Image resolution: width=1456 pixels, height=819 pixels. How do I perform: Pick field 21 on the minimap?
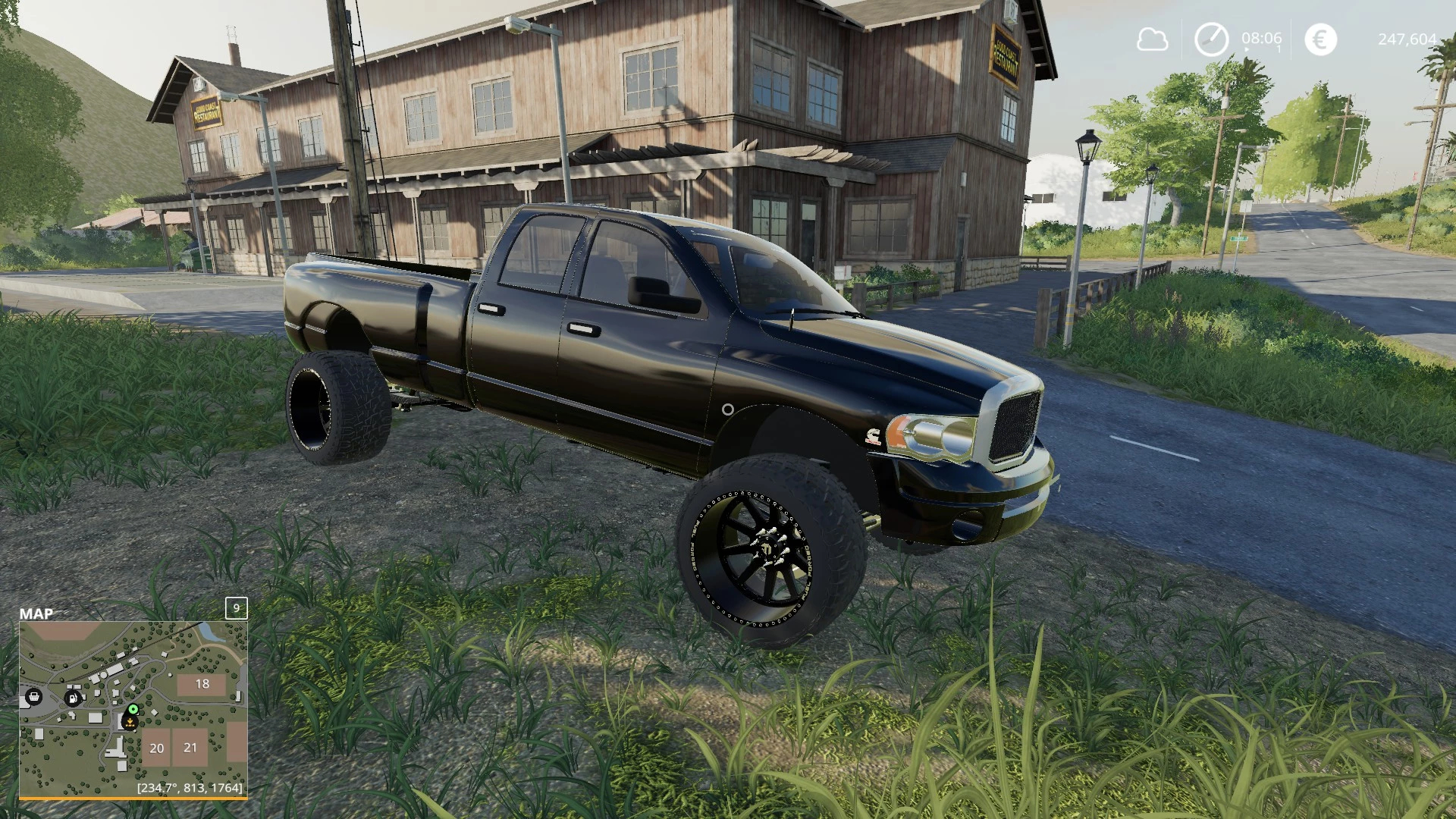pyautogui.click(x=190, y=747)
